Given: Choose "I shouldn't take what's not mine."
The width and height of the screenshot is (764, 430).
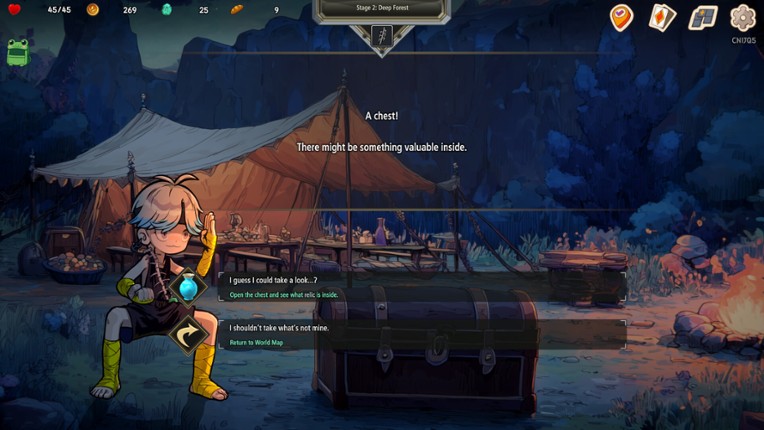Looking at the screenshot, I should pos(420,334).
